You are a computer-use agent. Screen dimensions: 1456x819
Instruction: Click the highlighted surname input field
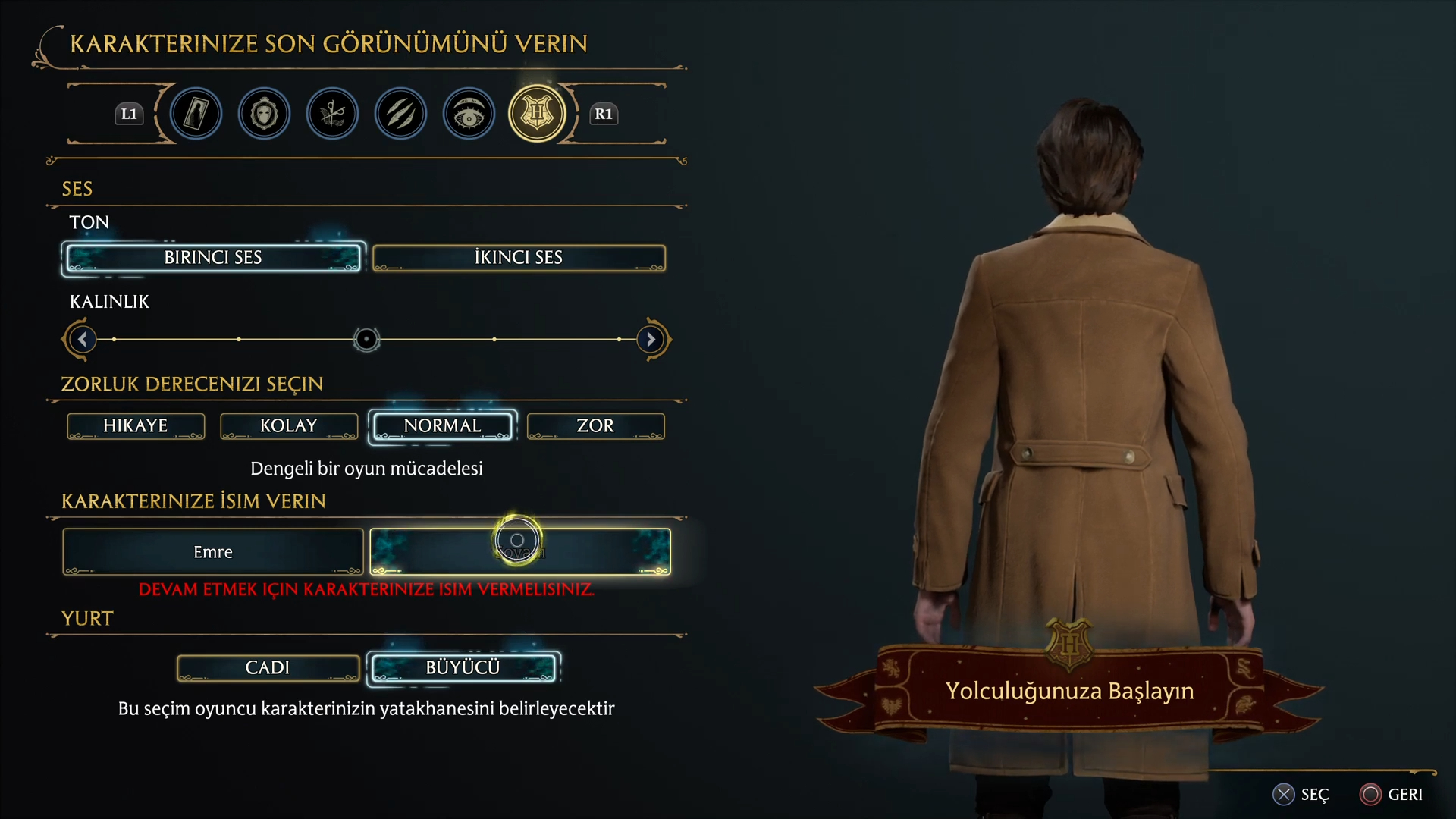point(519,552)
